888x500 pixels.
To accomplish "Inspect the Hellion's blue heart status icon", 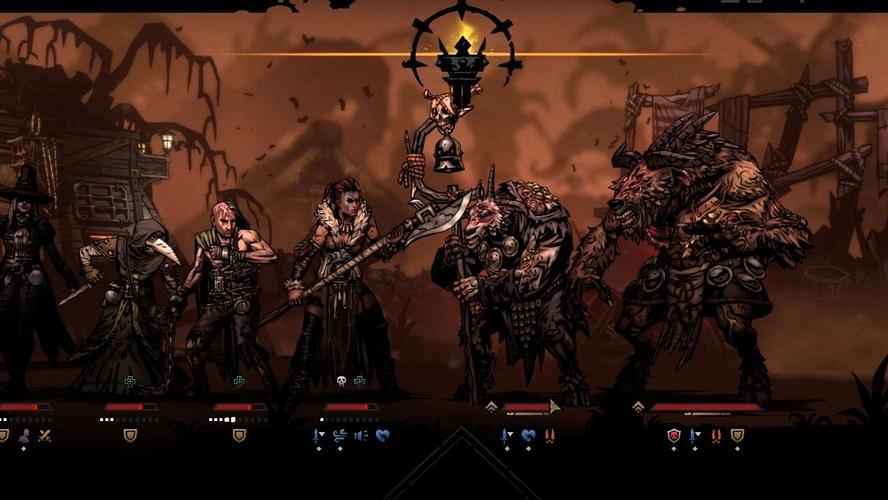I will (x=381, y=435).
